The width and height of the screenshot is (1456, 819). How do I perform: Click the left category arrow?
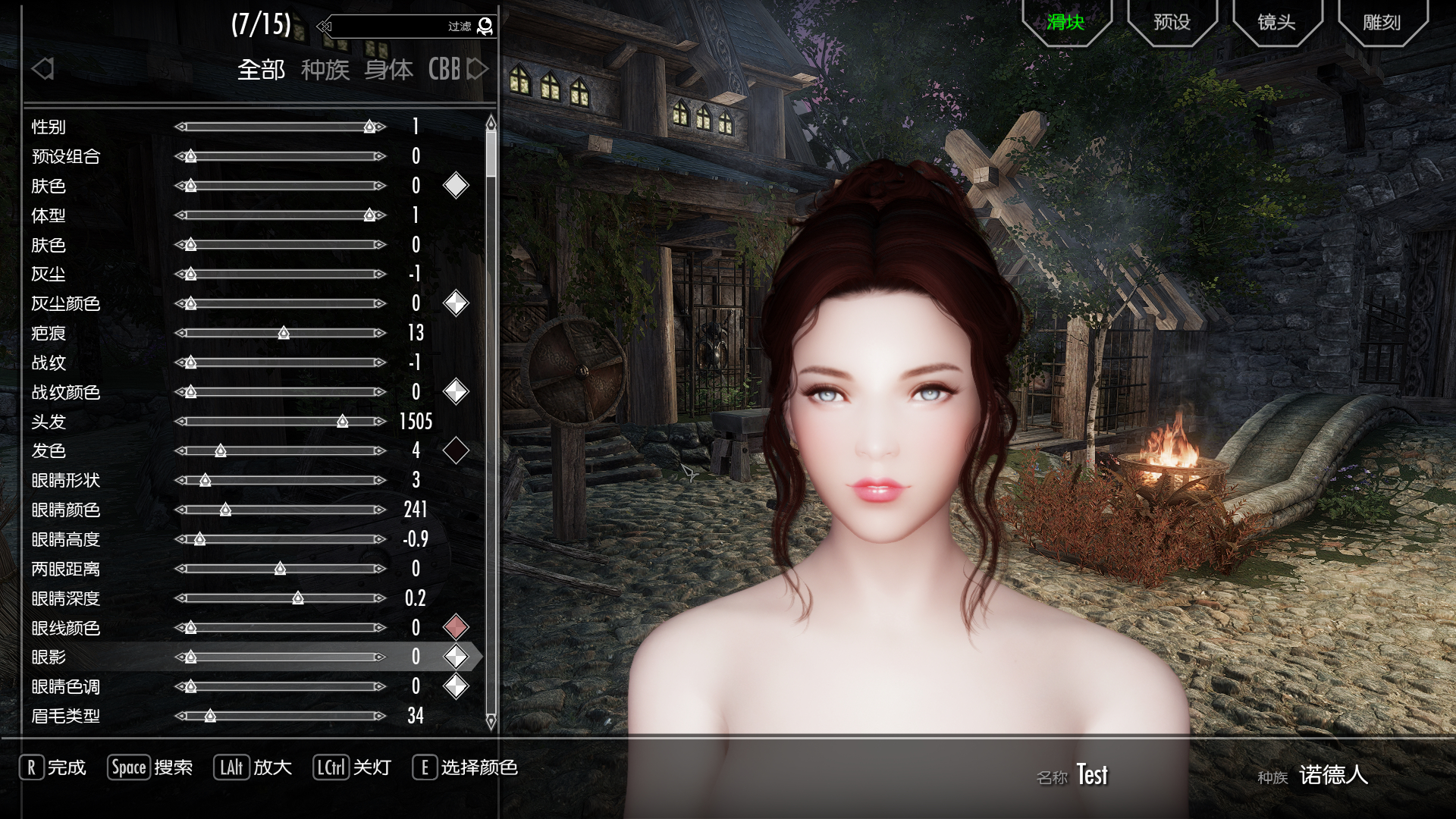click(x=43, y=69)
